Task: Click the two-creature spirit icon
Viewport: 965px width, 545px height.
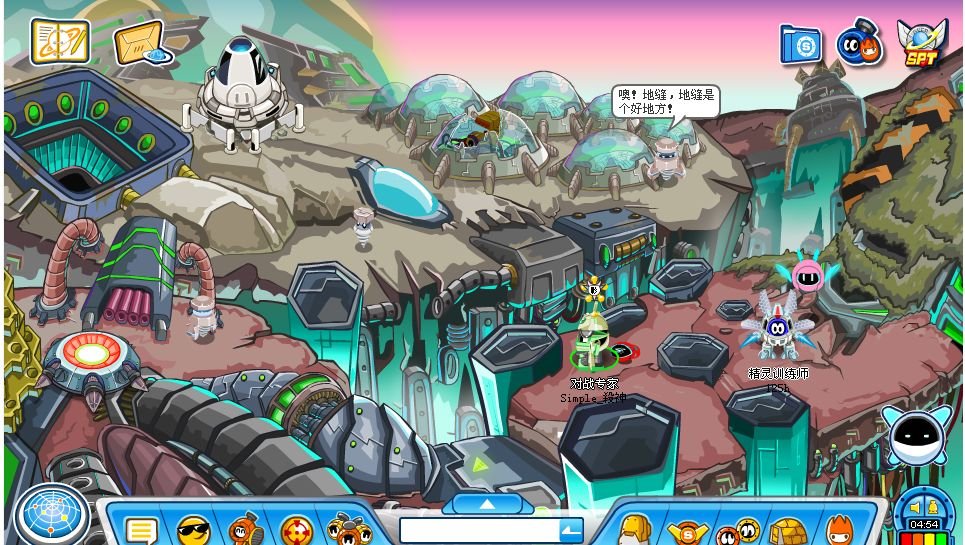Action: pos(858,44)
